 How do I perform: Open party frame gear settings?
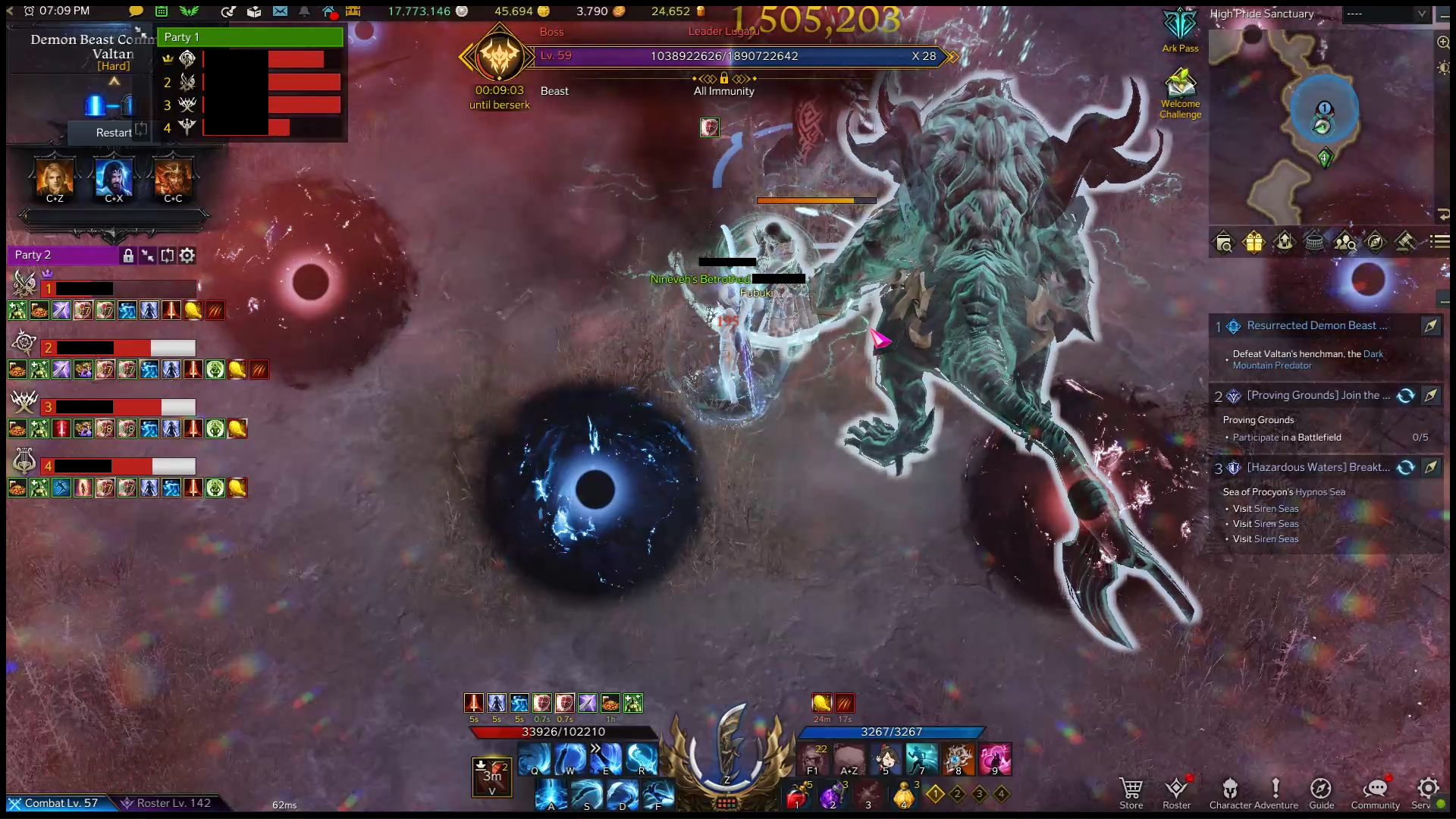[187, 256]
